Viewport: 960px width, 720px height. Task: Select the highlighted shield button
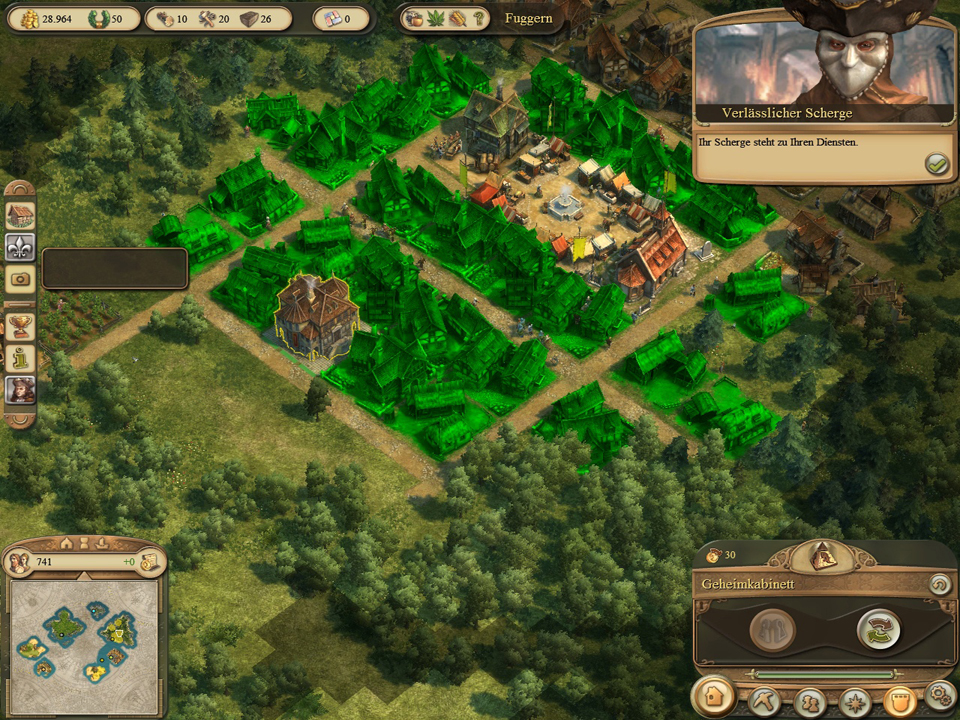[899, 699]
